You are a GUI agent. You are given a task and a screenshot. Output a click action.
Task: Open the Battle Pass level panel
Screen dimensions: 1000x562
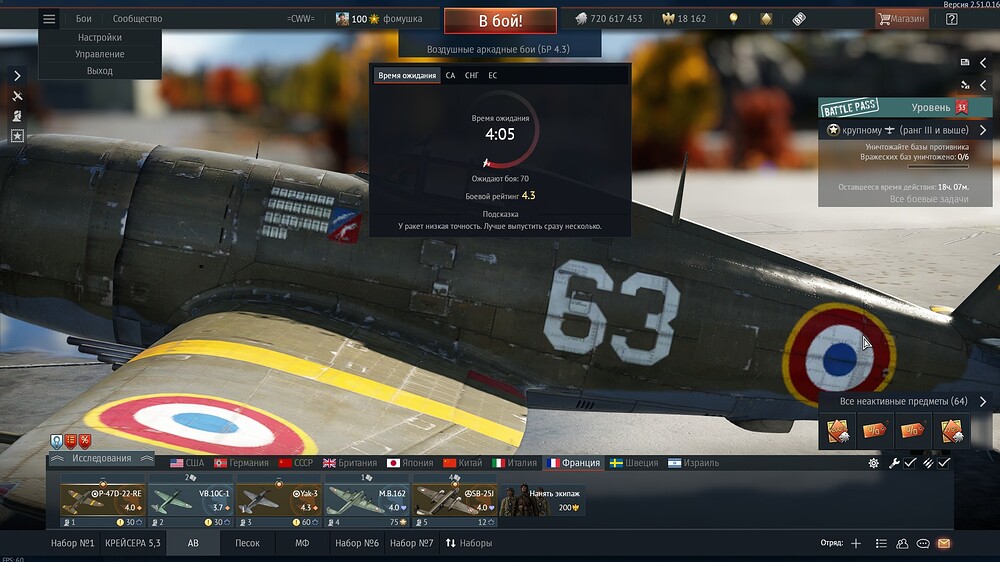tap(893, 107)
